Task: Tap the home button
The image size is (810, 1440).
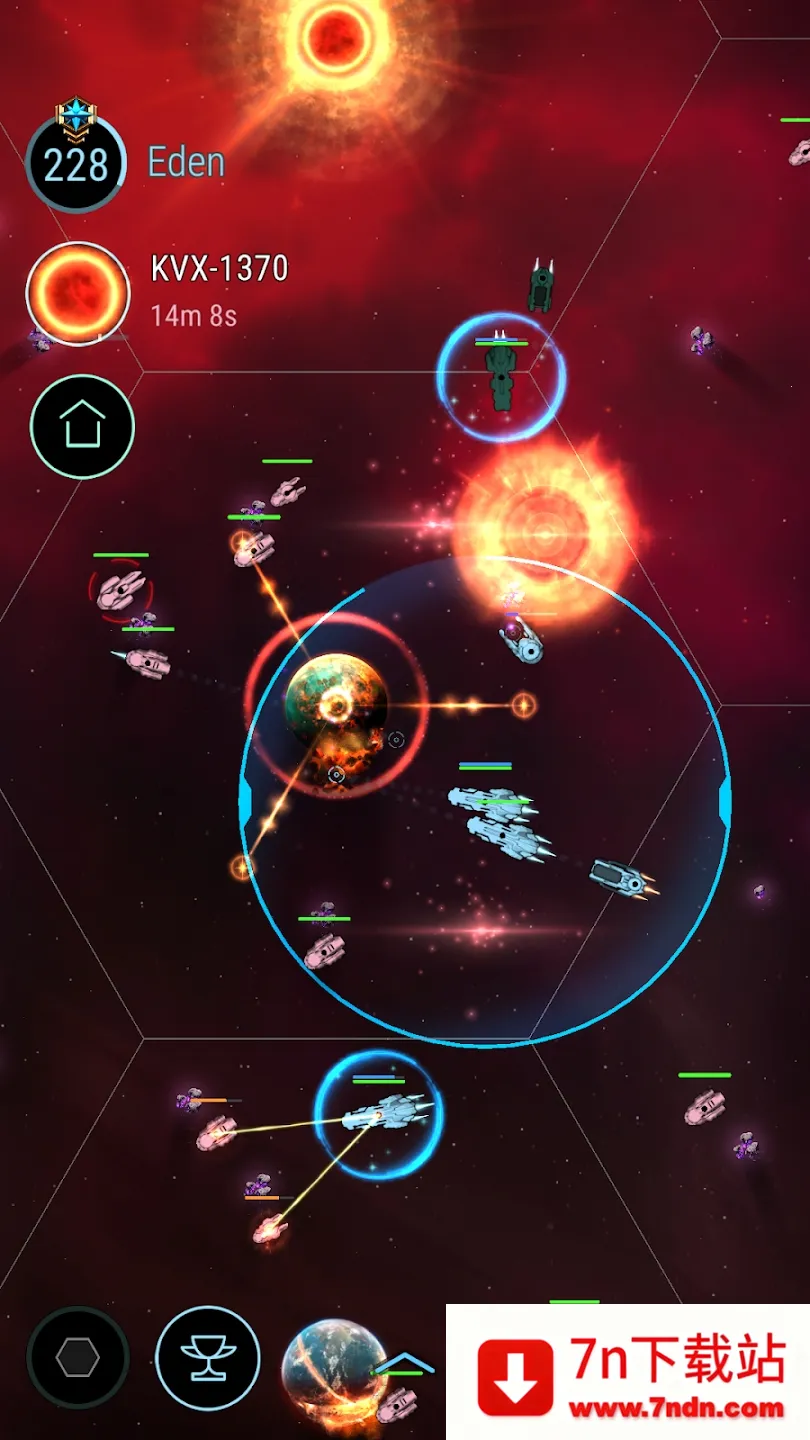Action: click(x=82, y=427)
